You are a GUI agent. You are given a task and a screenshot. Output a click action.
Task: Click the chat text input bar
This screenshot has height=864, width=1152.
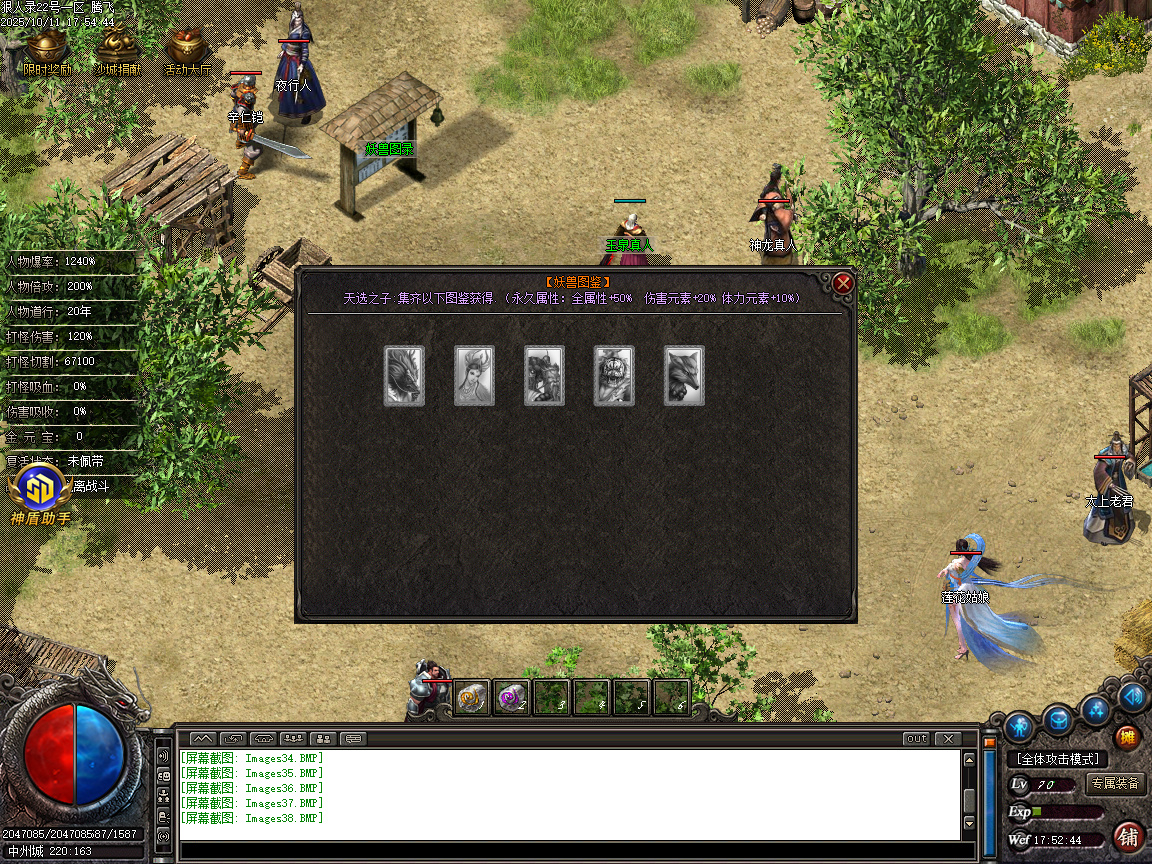(570, 851)
